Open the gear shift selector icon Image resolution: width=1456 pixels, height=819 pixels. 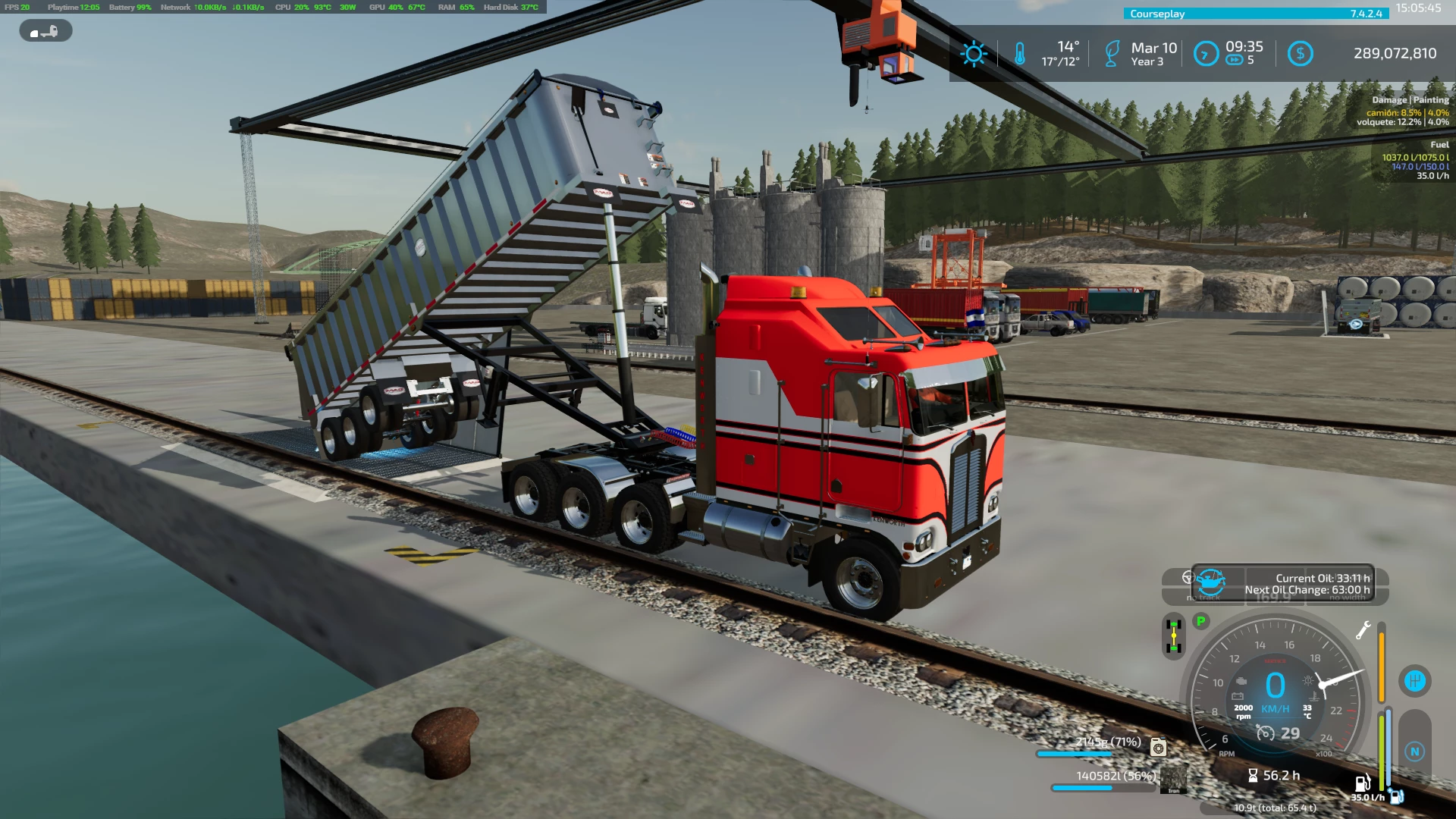[x=1416, y=681]
